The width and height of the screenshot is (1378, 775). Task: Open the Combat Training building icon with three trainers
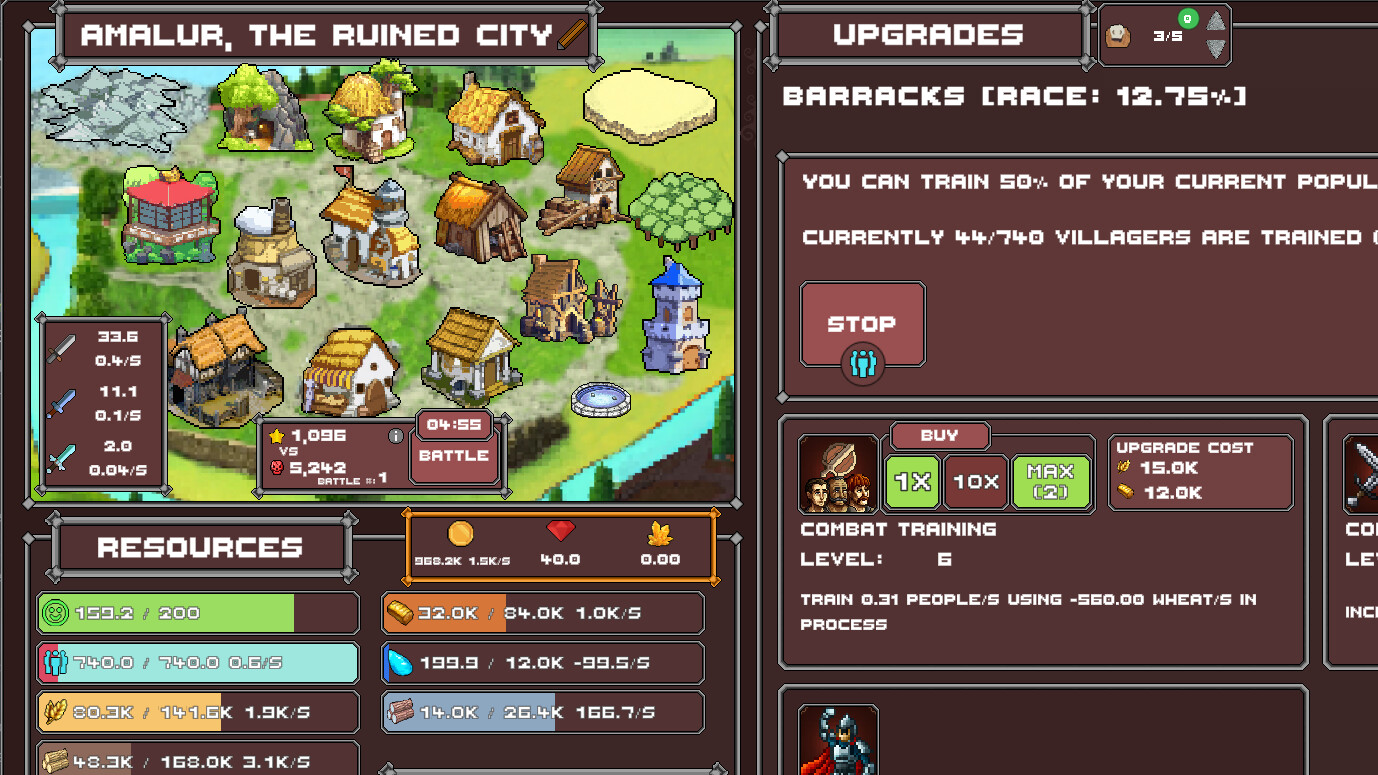[838, 476]
